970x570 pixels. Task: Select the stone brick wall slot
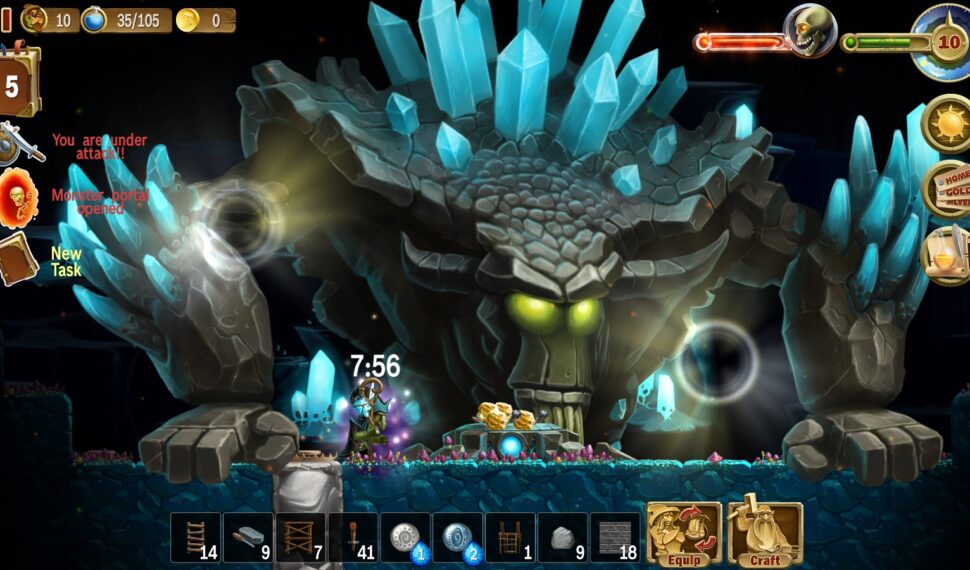click(615, 538)
